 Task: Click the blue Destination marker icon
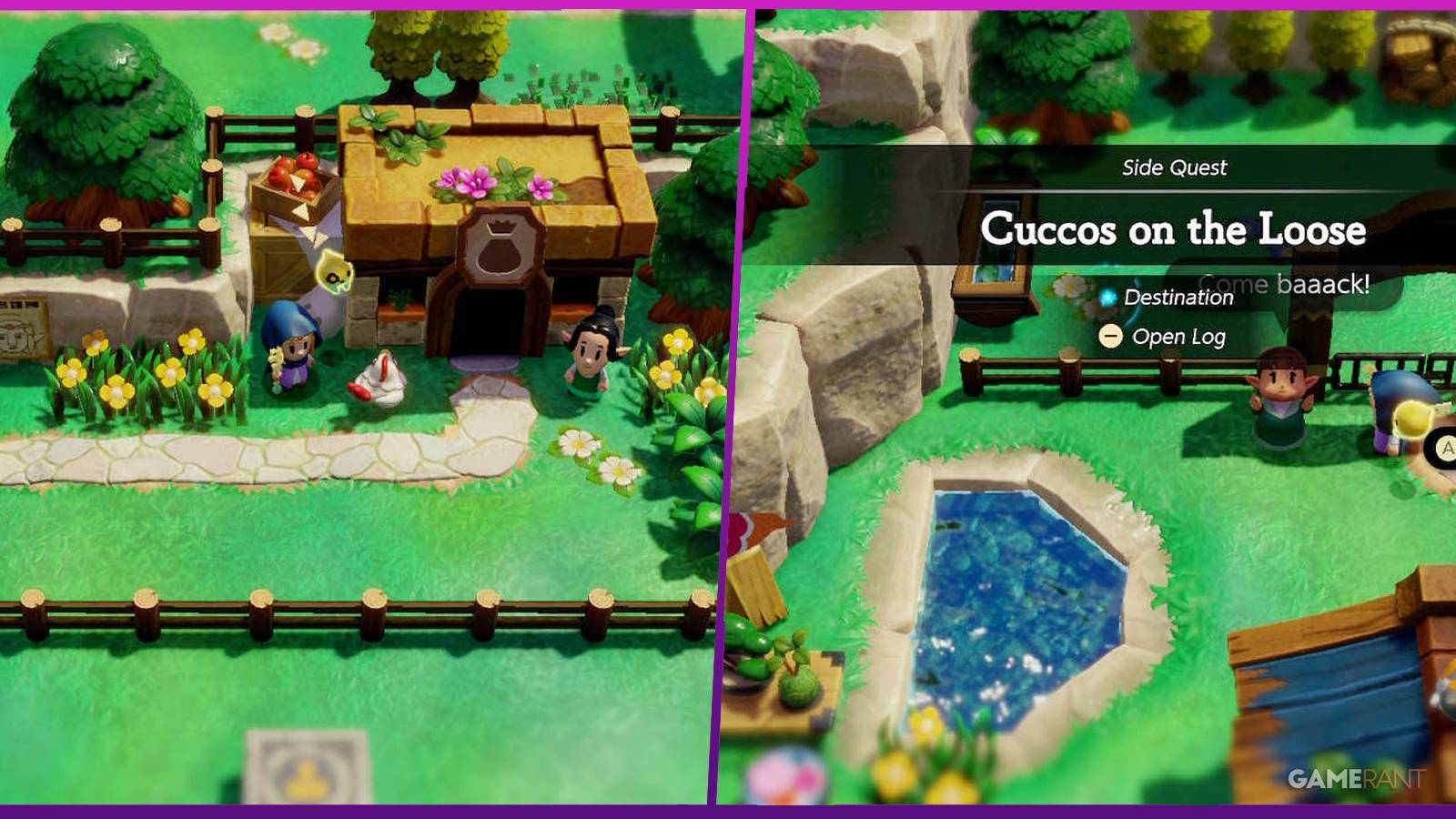[x=1109, y=297]
